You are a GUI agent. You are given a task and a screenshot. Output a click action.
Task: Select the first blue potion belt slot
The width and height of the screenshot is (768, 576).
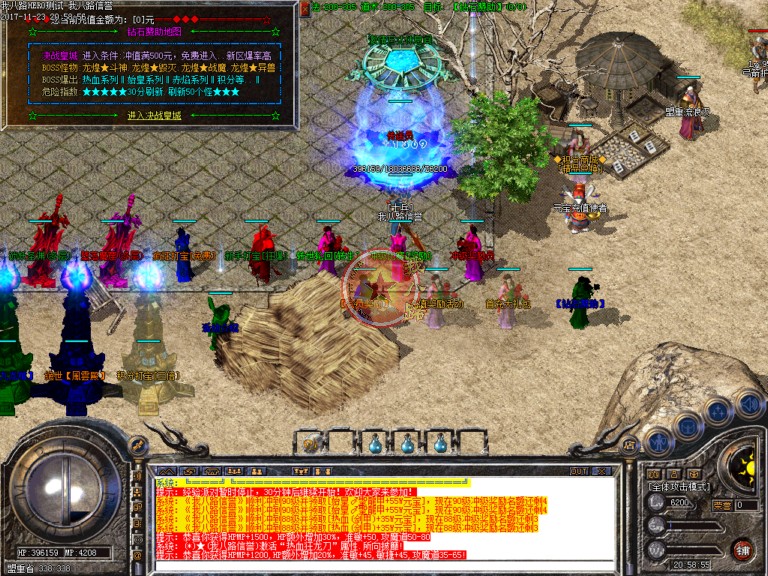click(x=375, y=442)
